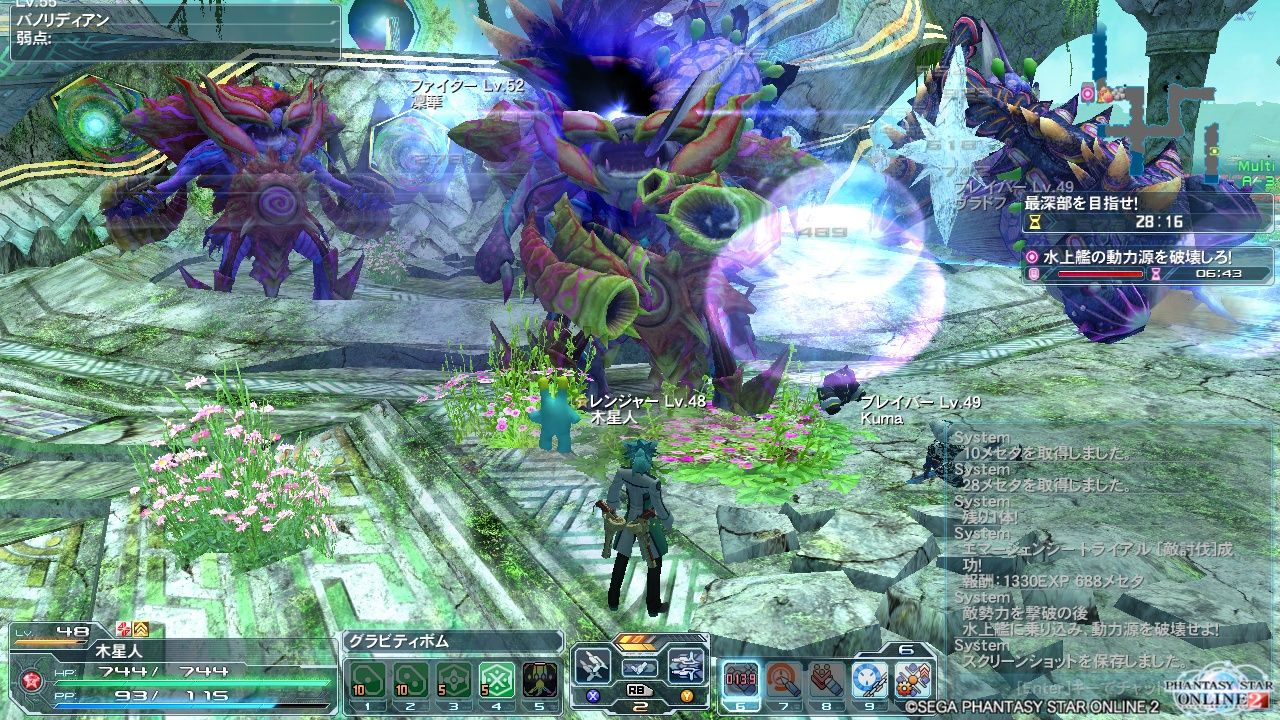Viewport: 1280px width, 720px height.
Task: Select the dark ship icon in slot 5
Action: 539,678
